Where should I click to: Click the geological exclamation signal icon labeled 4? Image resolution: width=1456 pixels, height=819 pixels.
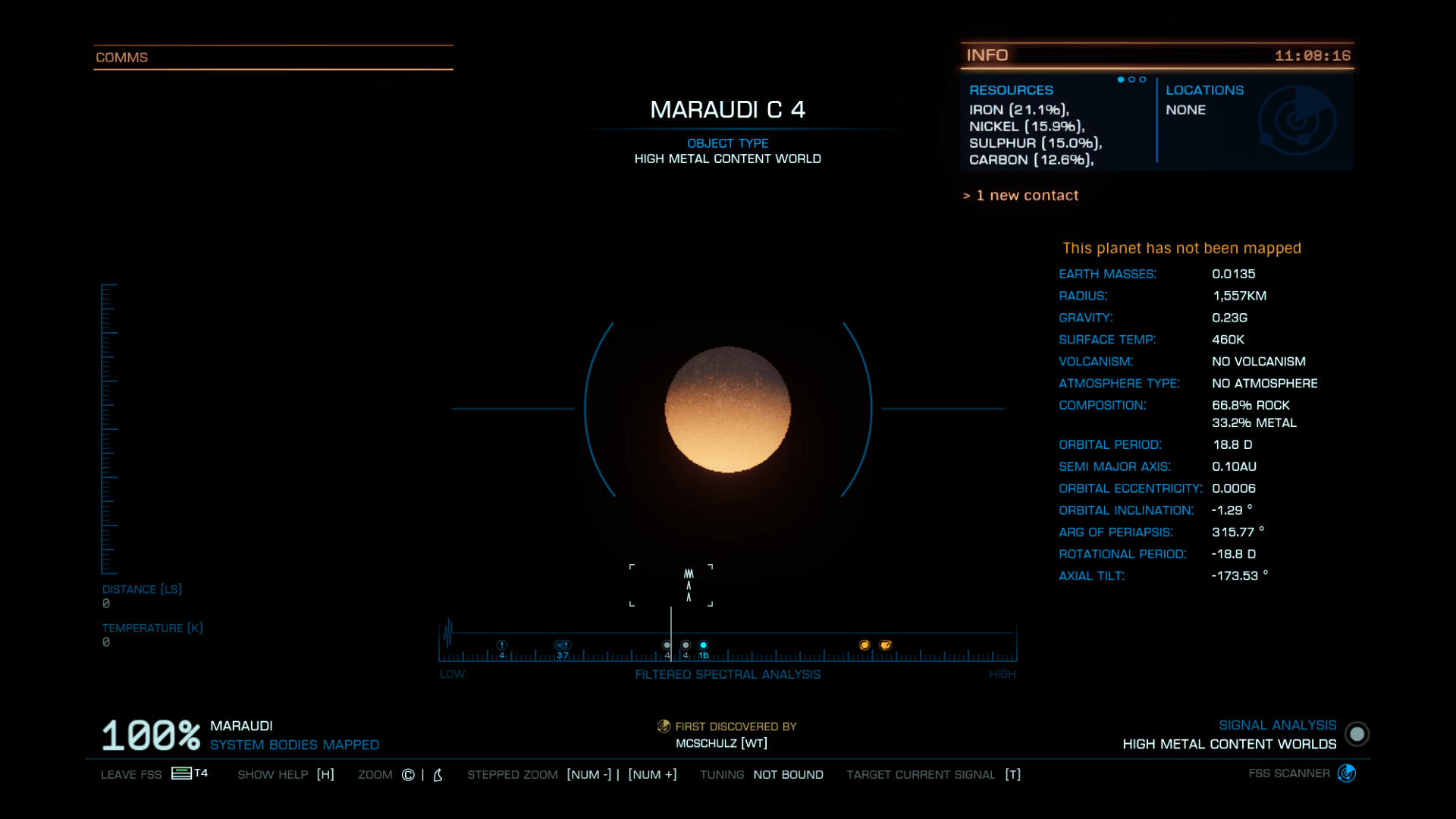click(x=500, y=645)
